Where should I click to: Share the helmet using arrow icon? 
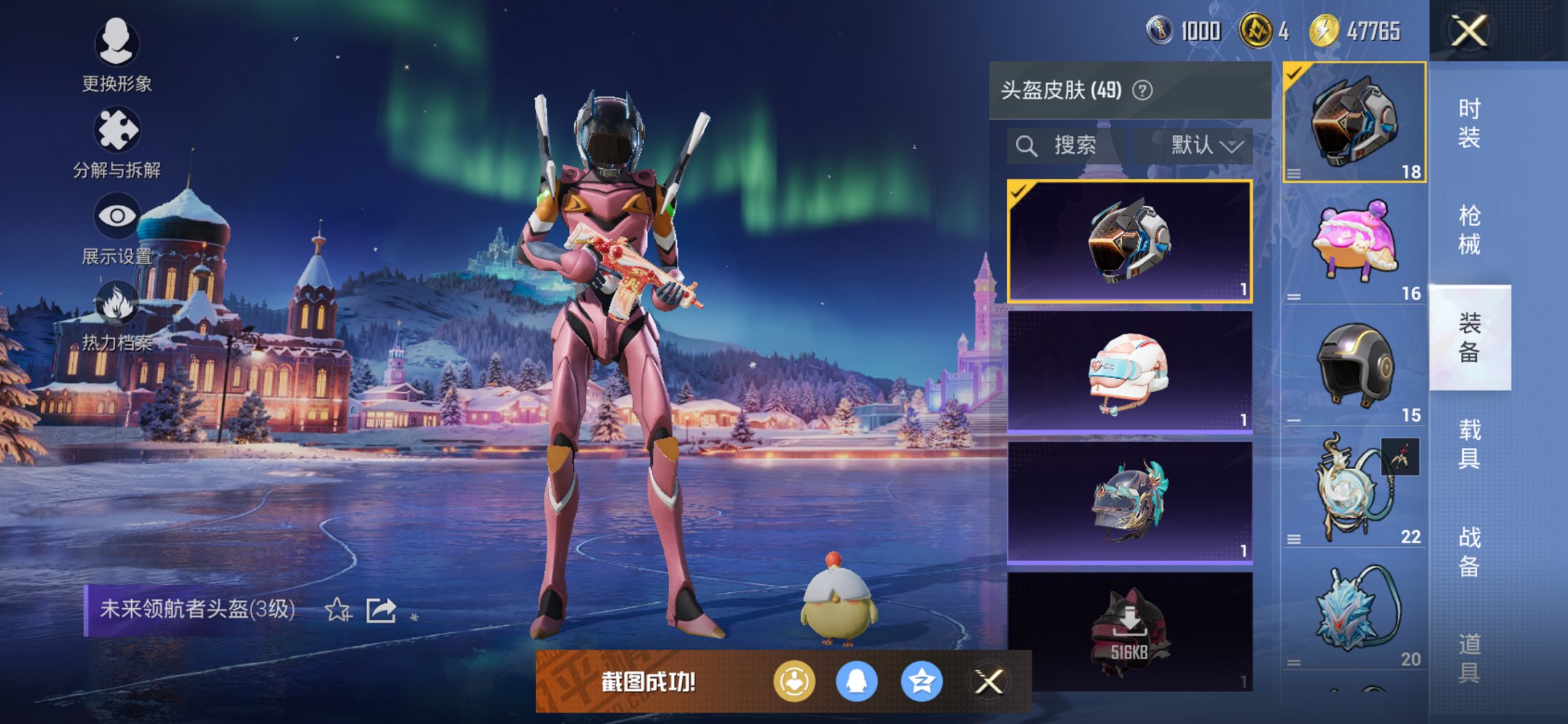click(381, 610)
